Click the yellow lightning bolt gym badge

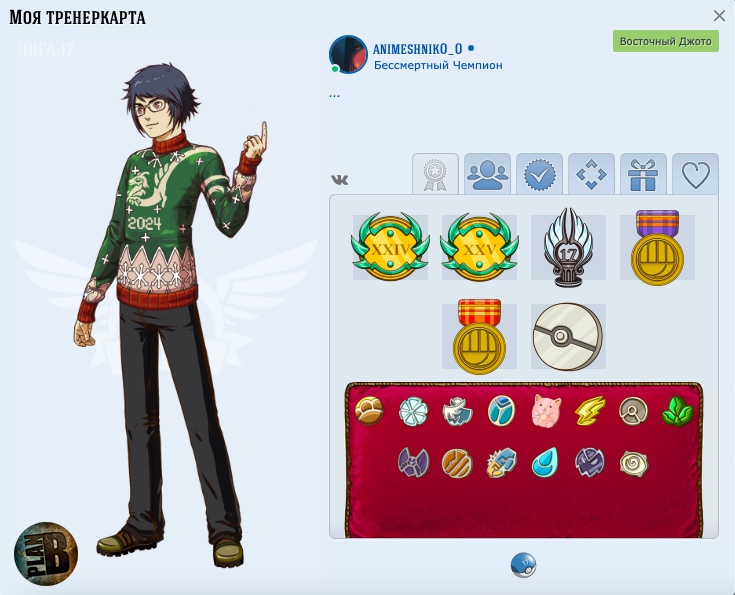[x=589, y=411]
